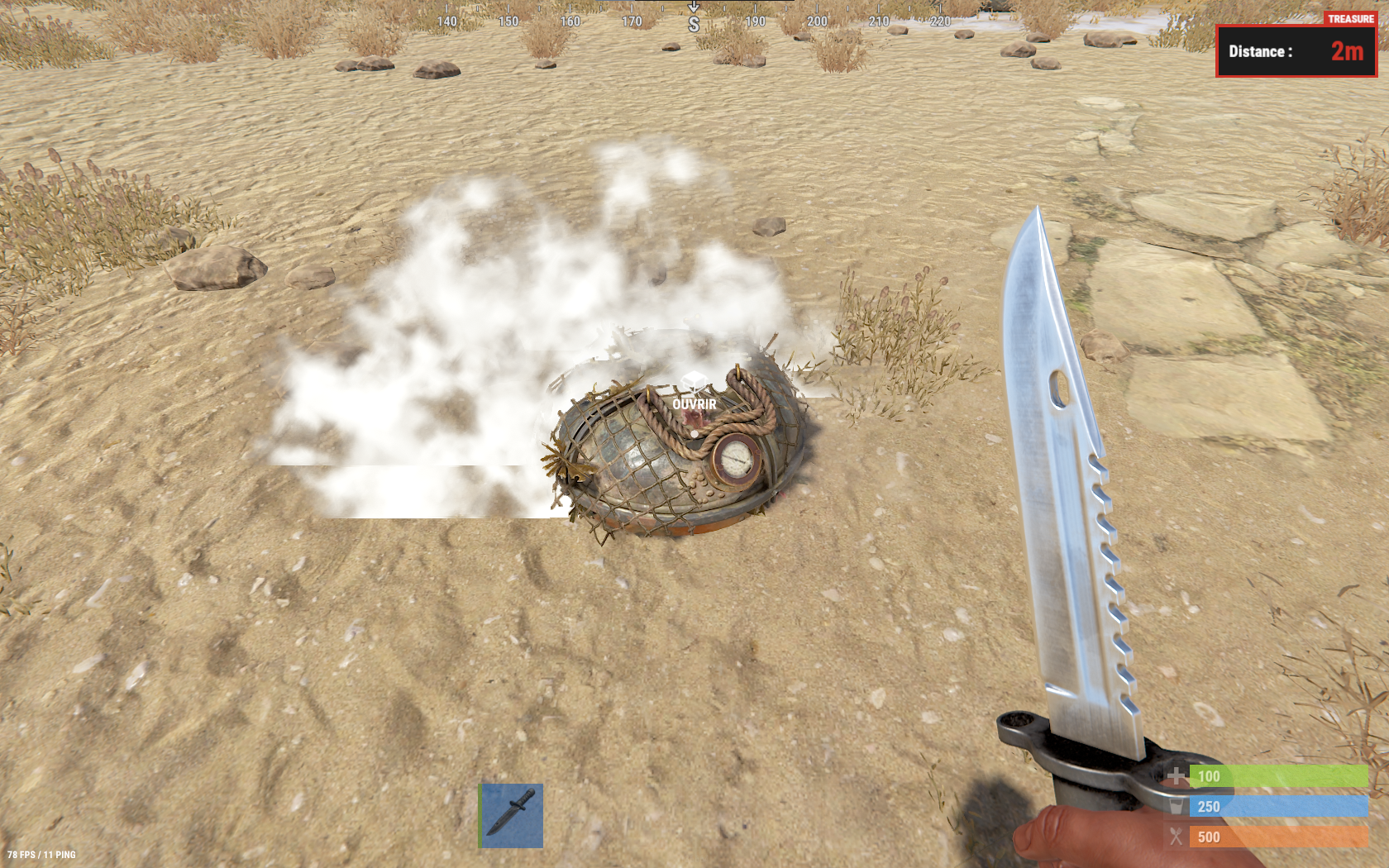
Task: Click the crossed utensils food icon
Action: [x=1175, y=837]
